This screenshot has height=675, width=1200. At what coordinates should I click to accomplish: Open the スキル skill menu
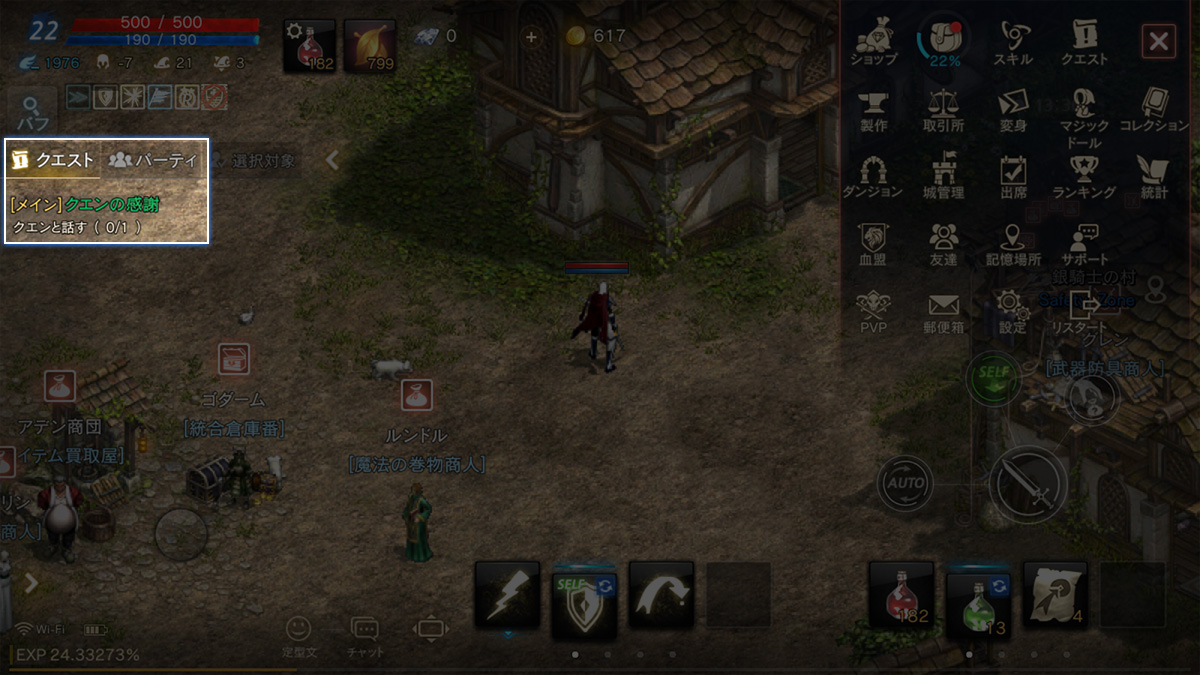[1013, 41]
